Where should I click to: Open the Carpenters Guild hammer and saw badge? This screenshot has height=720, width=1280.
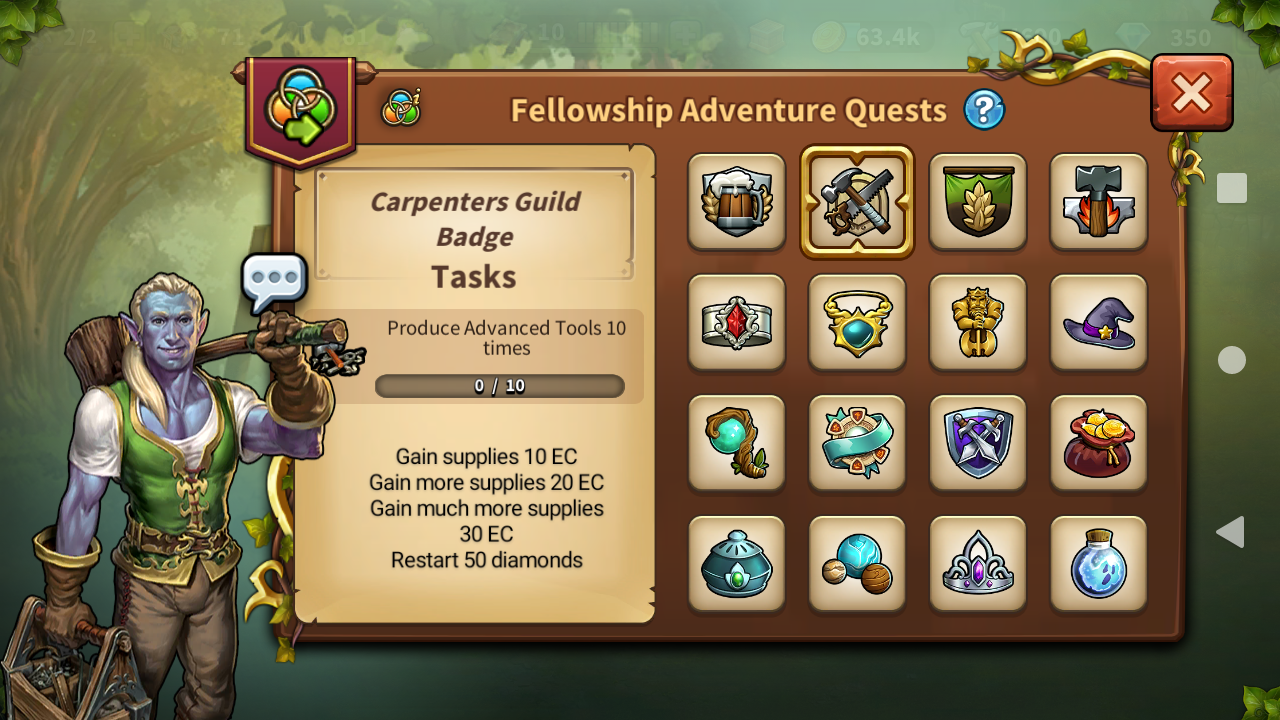point(857,201)
